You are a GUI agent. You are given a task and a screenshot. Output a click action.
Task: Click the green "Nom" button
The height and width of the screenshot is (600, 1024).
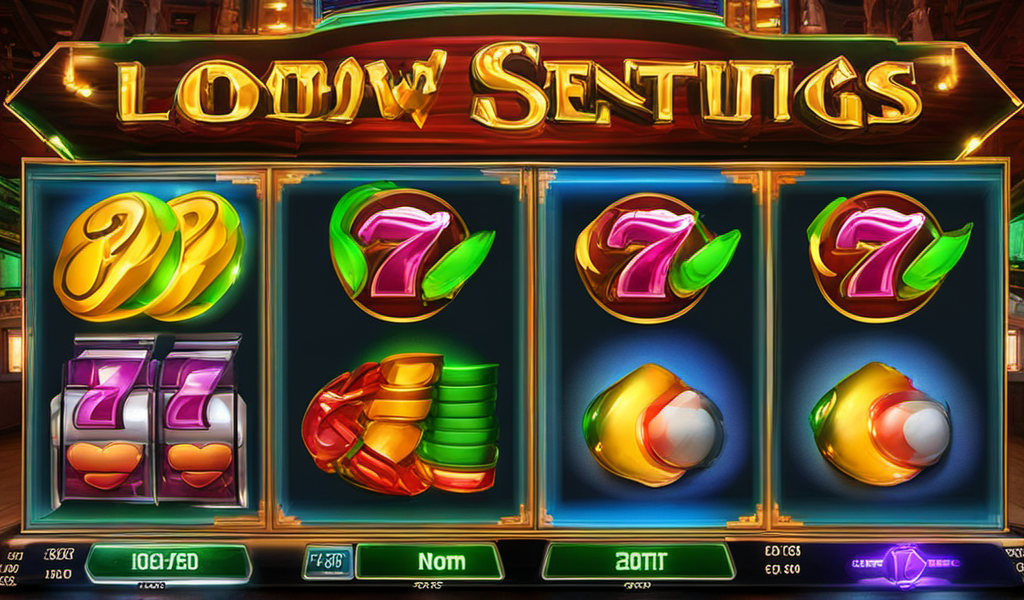click(429, 562)
